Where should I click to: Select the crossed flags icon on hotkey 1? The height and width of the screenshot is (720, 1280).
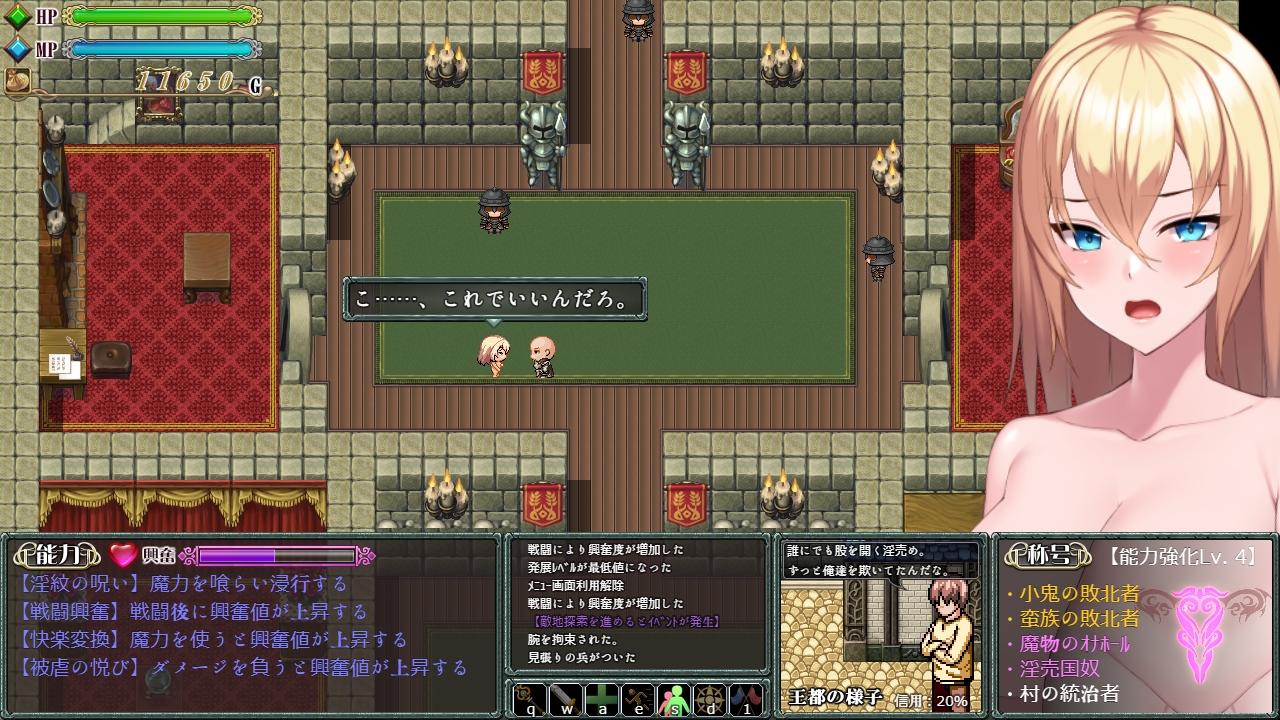pyautogui.click(x=746, y=701)
